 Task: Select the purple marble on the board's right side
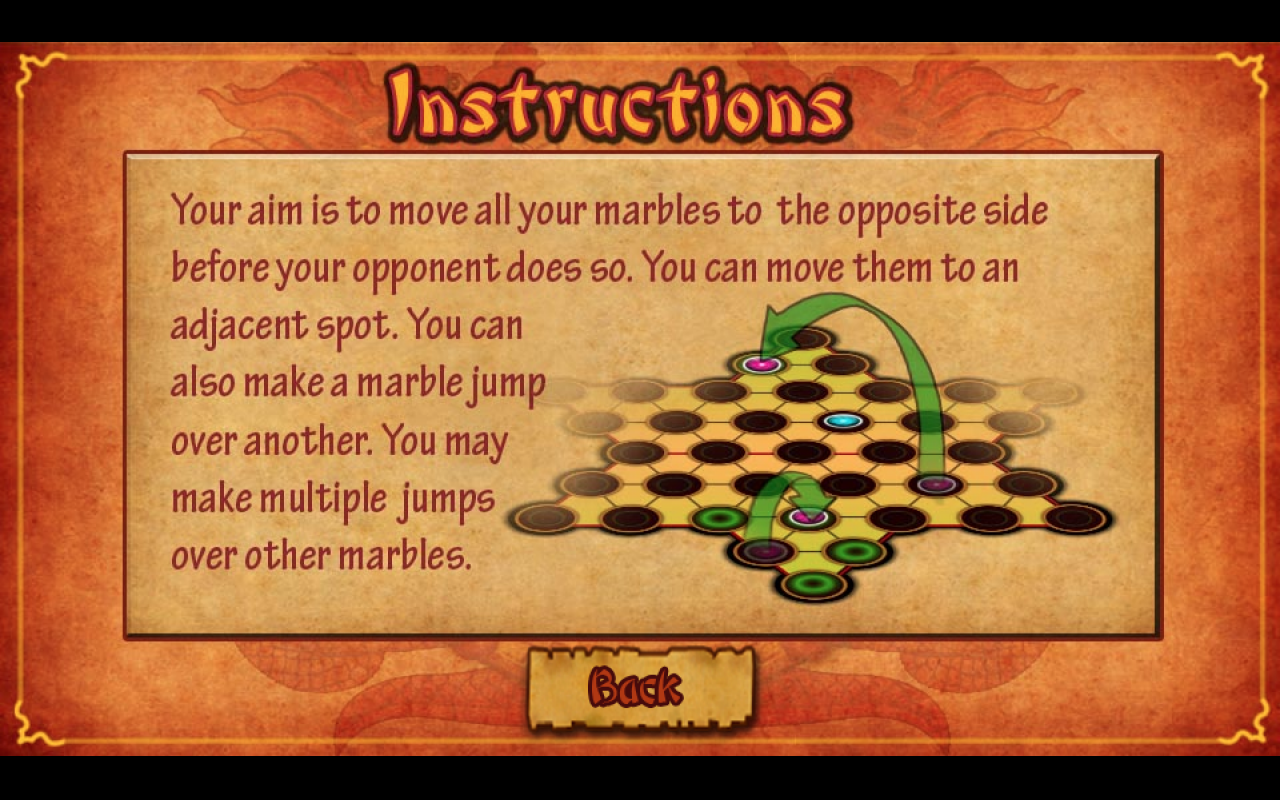point(937,485)
